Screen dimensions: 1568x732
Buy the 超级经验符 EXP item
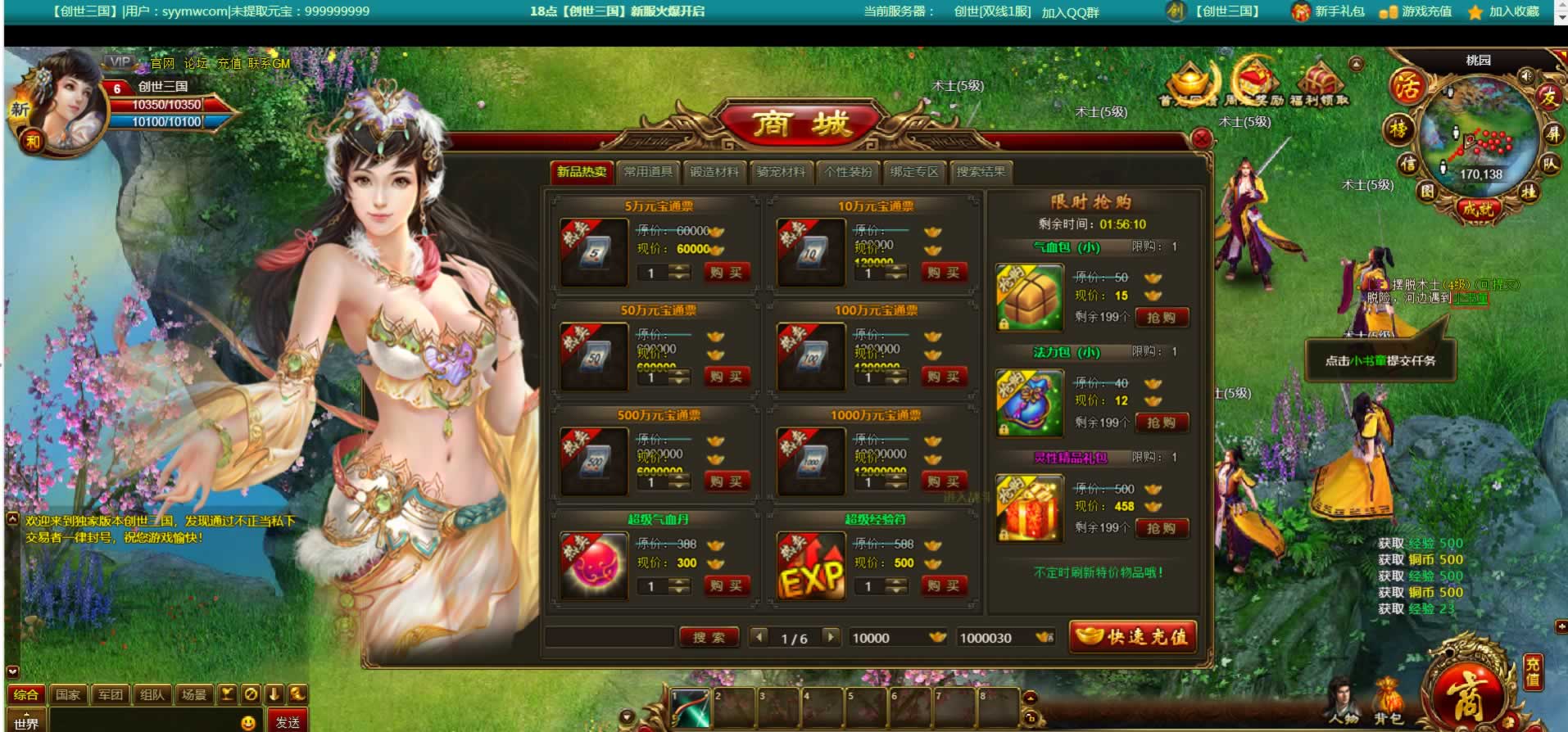(x=943, y=586)
